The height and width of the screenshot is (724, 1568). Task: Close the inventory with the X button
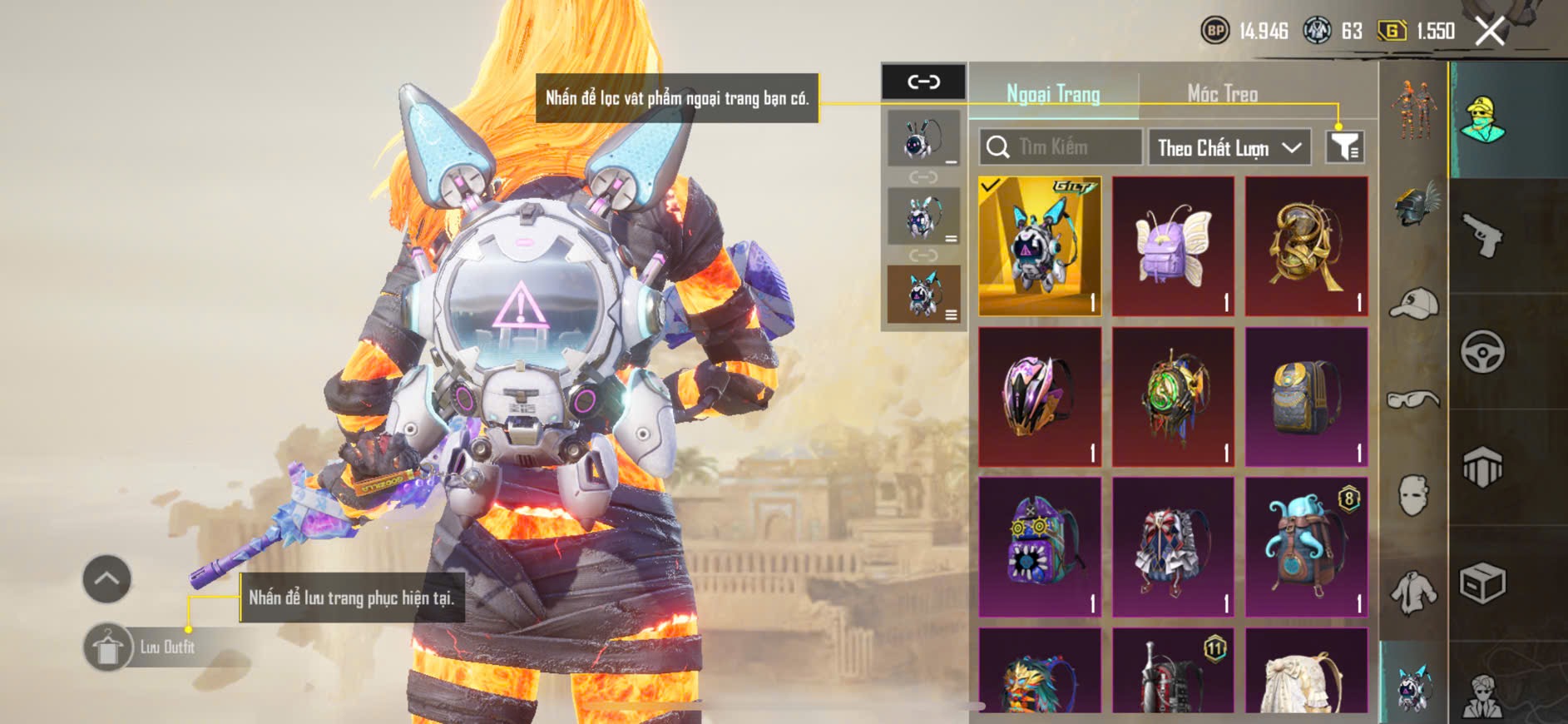point(1490,32)
